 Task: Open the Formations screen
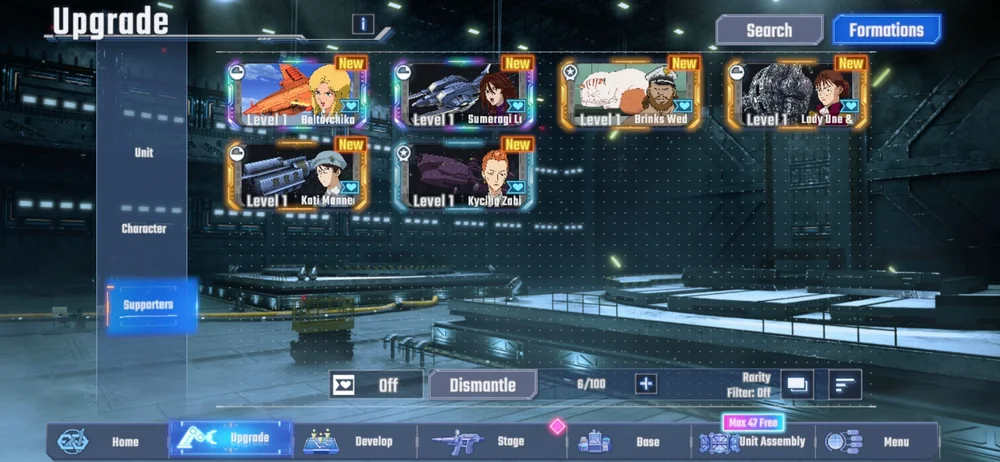(886, 30)
